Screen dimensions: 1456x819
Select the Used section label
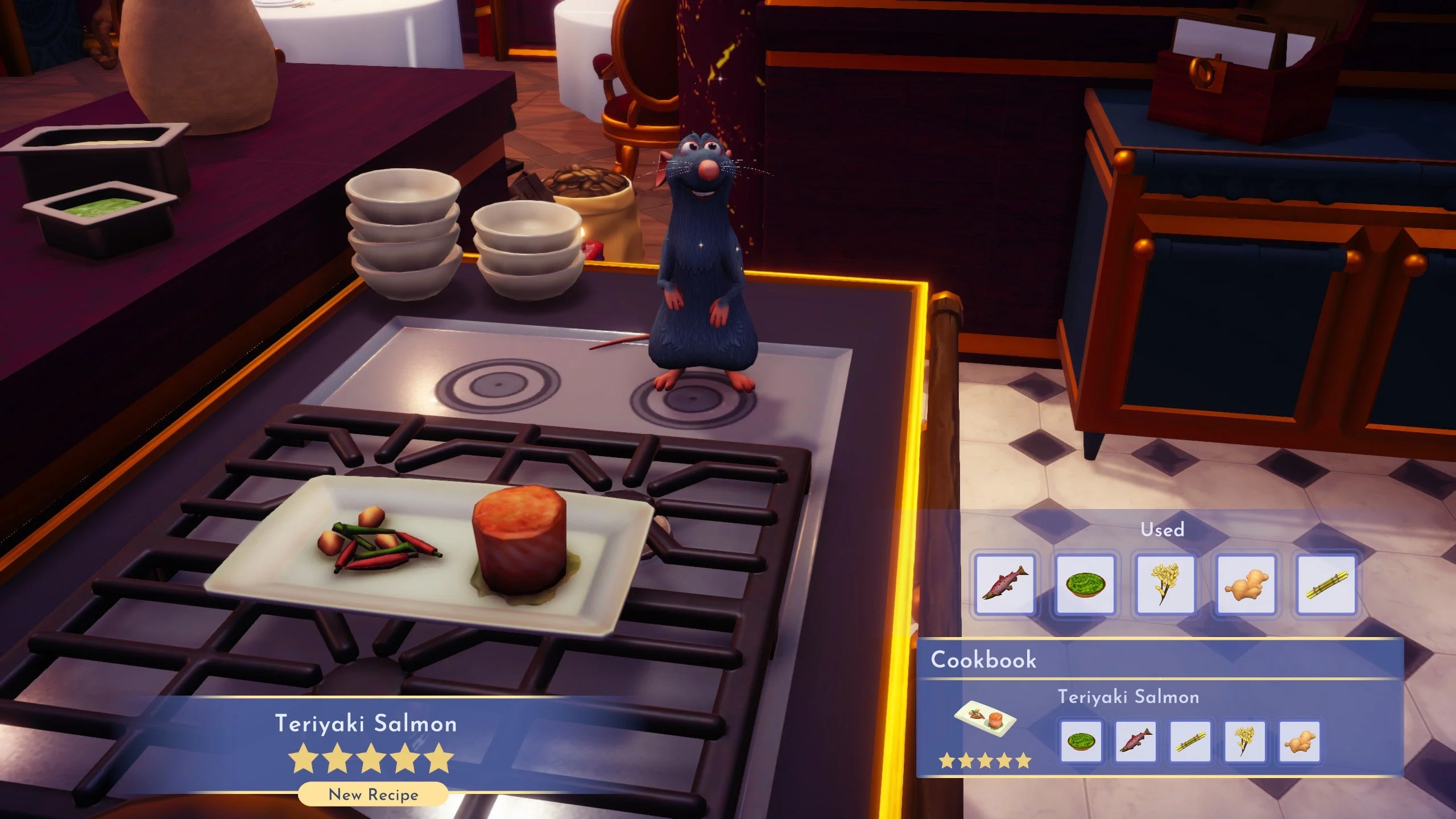tap(1164, 530)
